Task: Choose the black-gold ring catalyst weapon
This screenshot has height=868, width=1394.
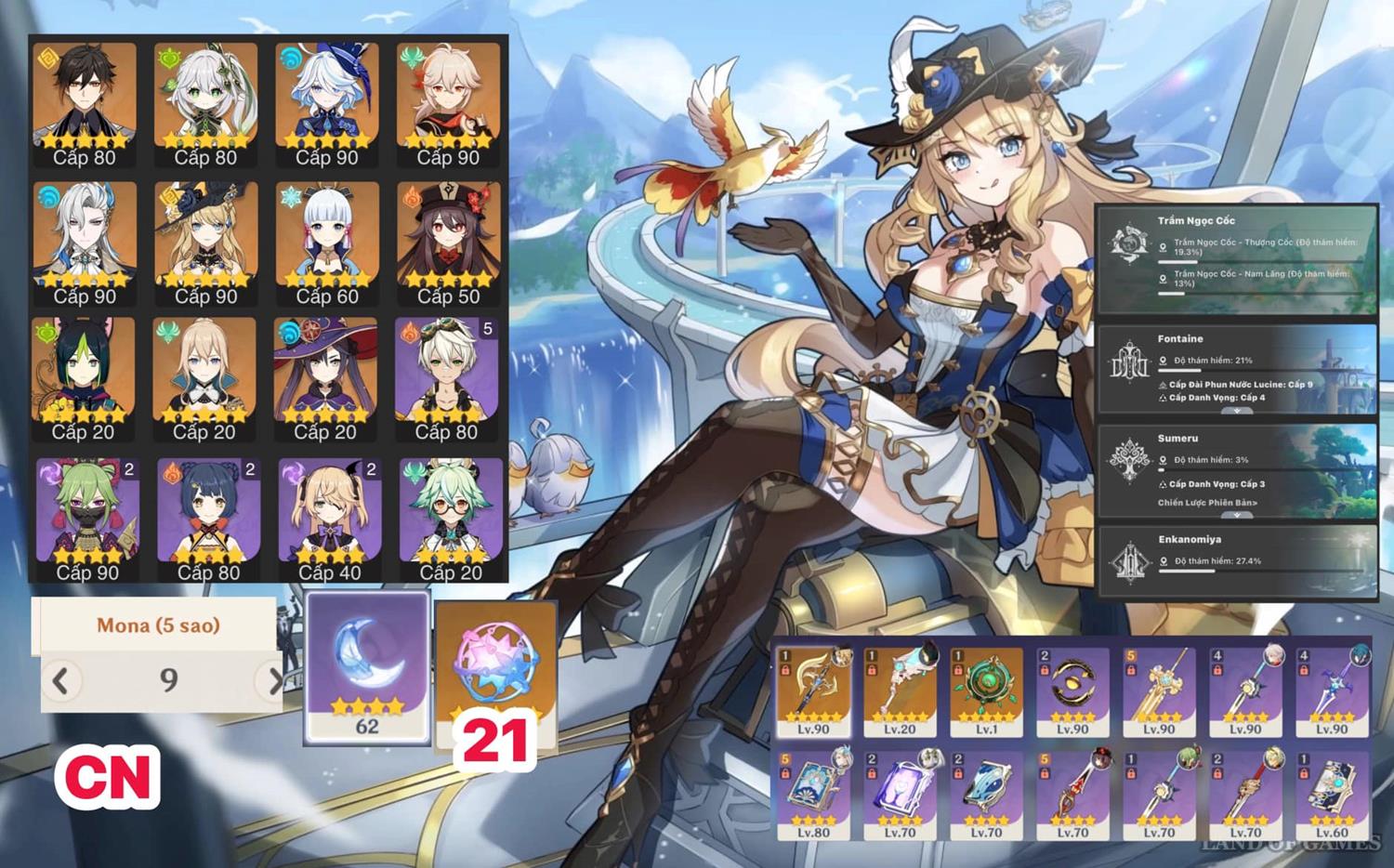Action: coord(1072,691)
